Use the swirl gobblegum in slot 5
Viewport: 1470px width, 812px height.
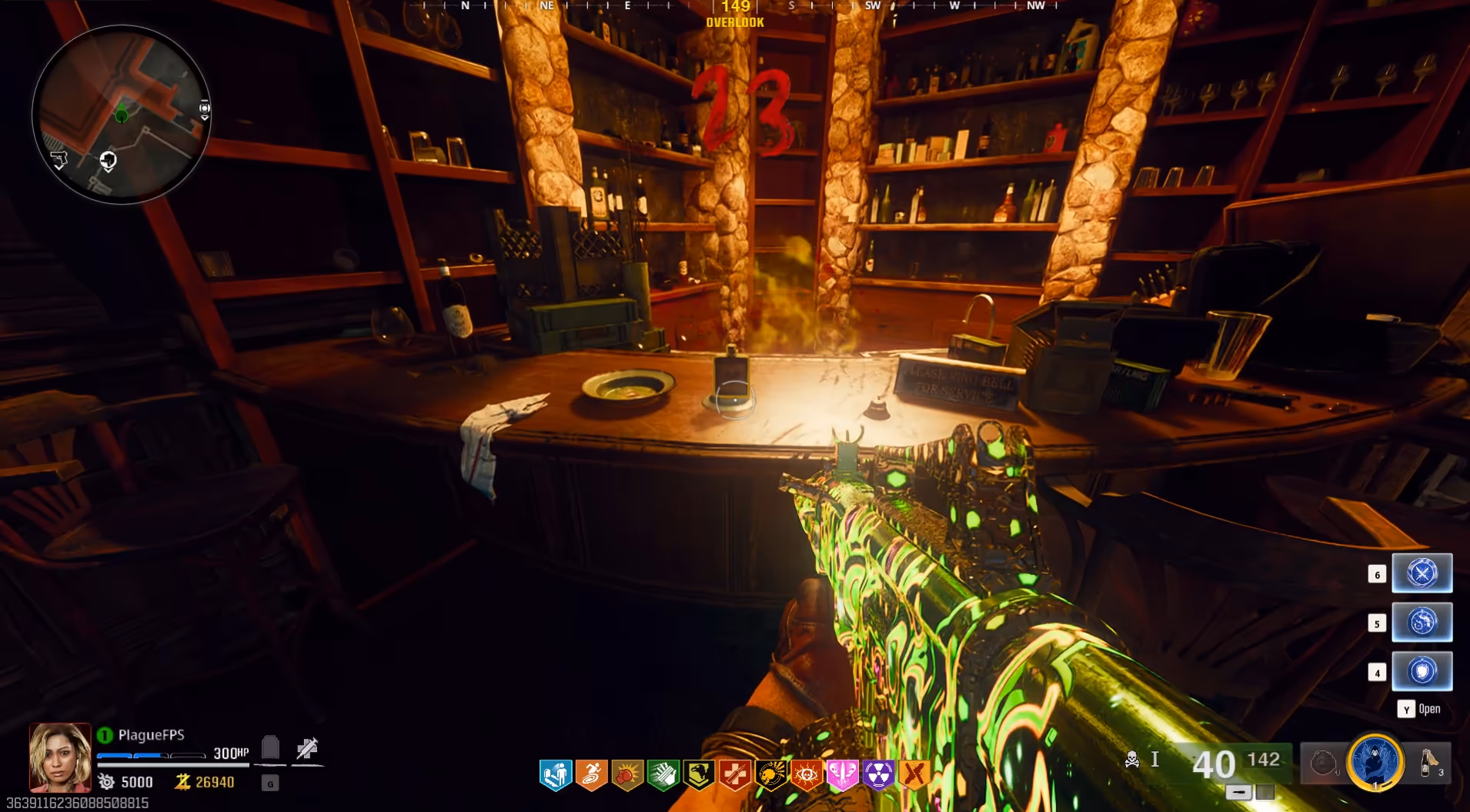[1422, 622]
